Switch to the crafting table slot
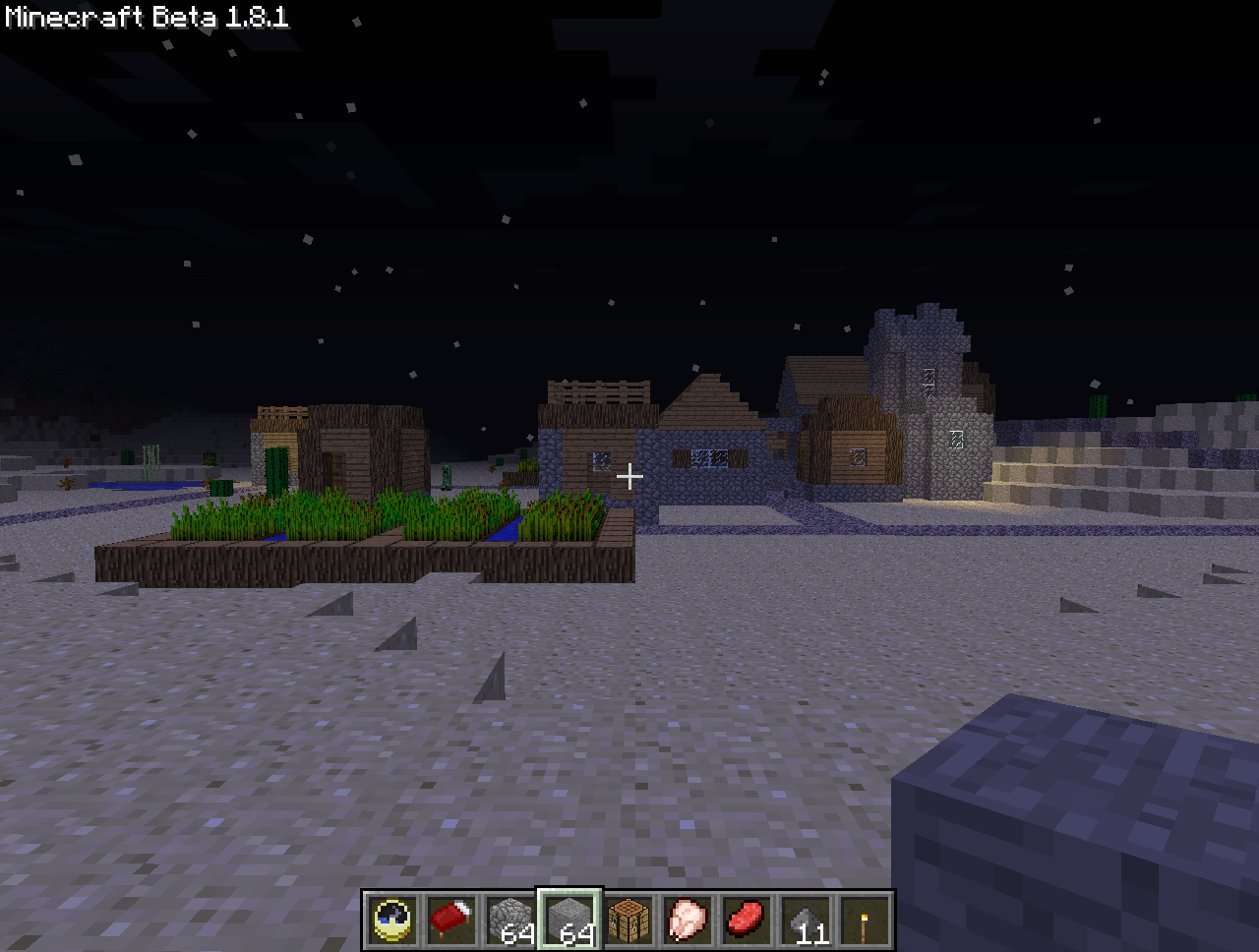 pyautogui.click(x=629, y=922)
